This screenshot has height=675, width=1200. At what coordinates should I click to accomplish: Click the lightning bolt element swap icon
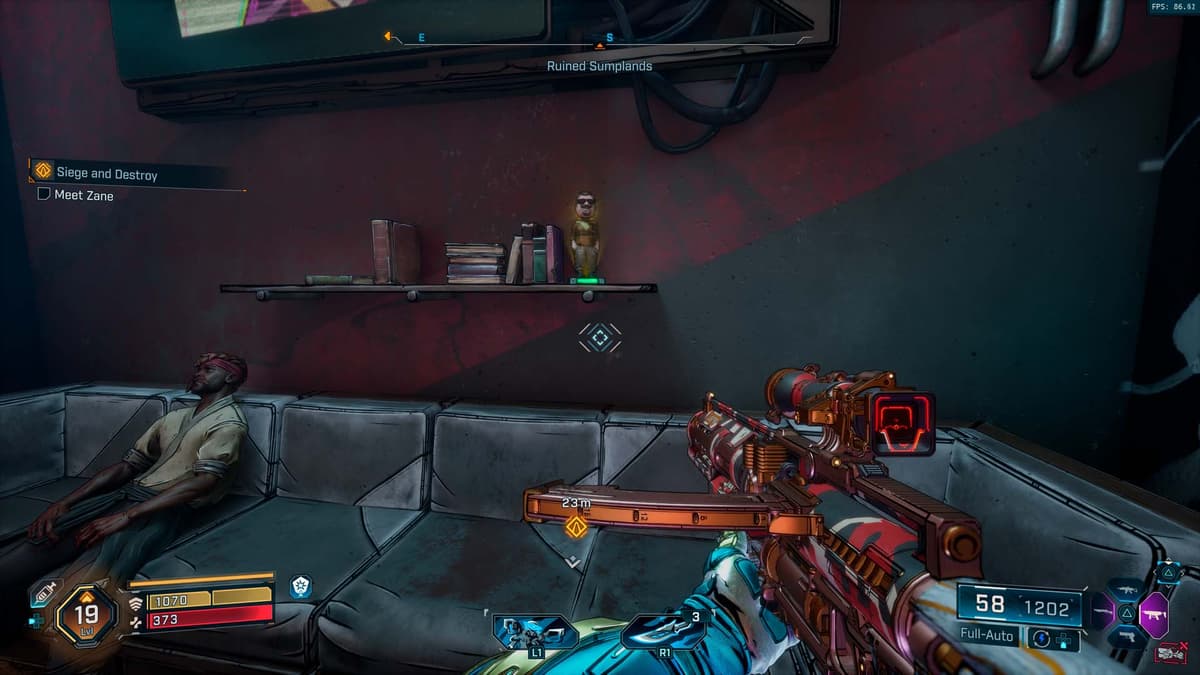tap(1042, 638)
